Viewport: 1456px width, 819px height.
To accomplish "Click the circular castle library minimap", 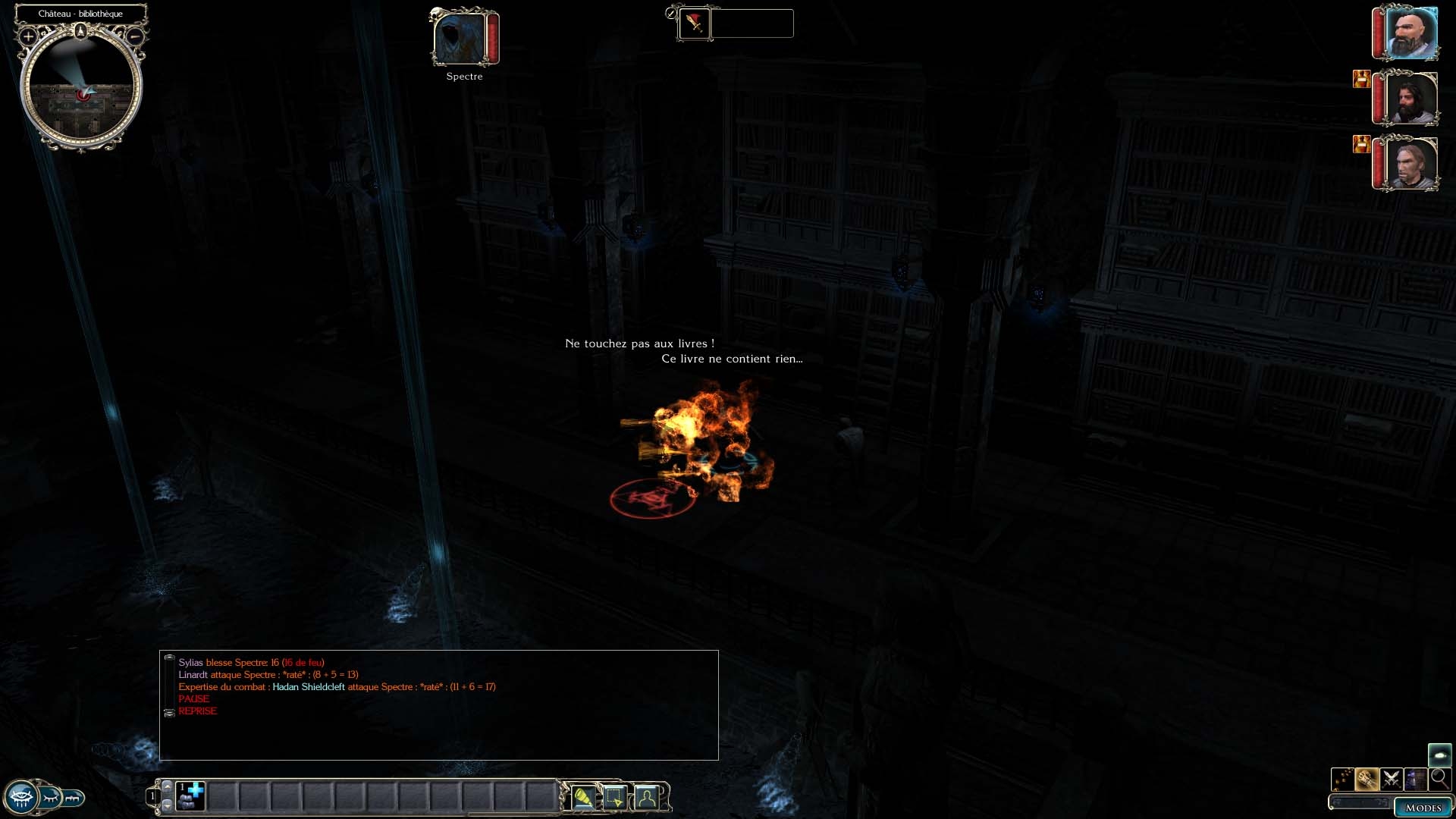I will pyautogui.click(x=80, y=89).
